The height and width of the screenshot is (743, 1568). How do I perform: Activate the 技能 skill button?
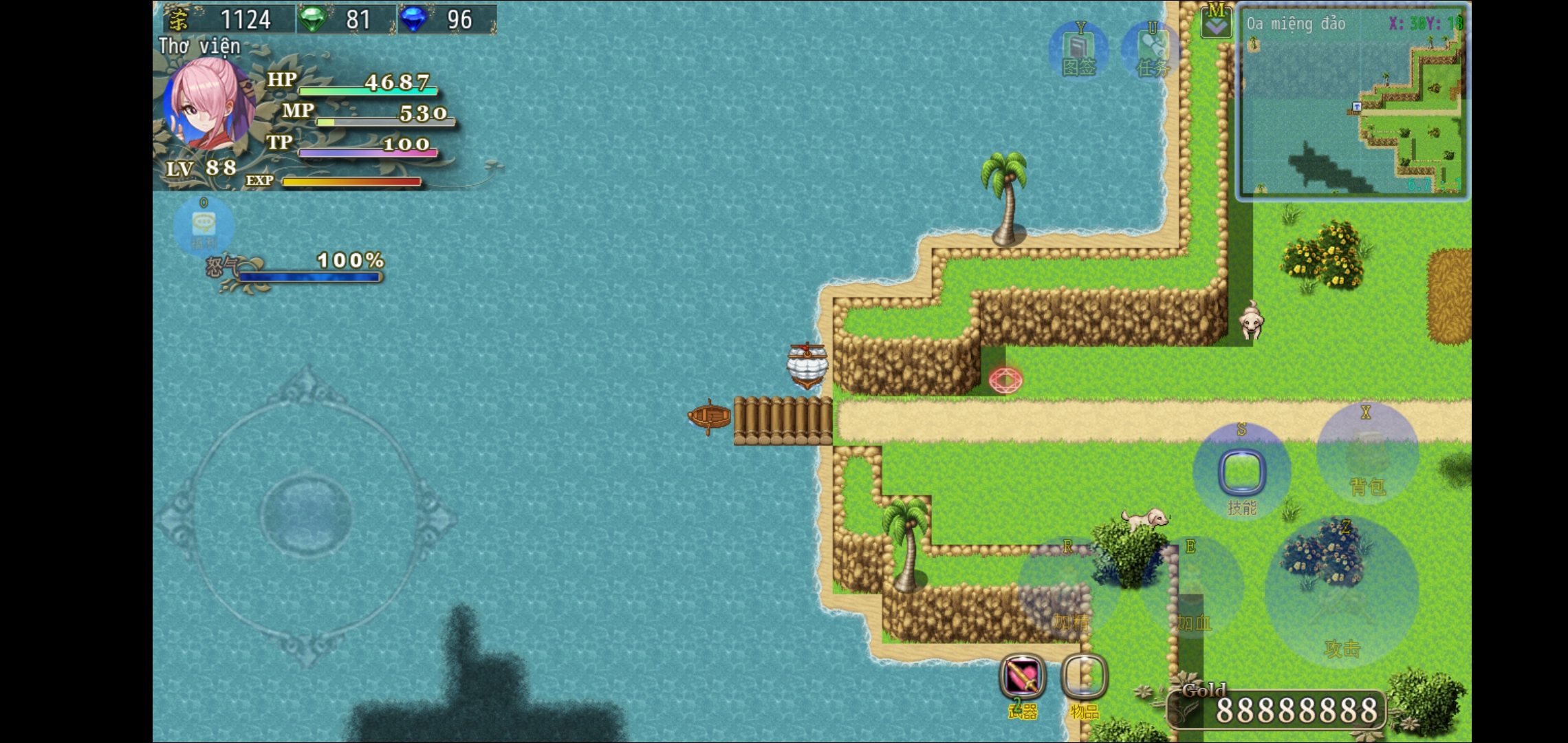pyautogui.click(x=1241, y=473)
